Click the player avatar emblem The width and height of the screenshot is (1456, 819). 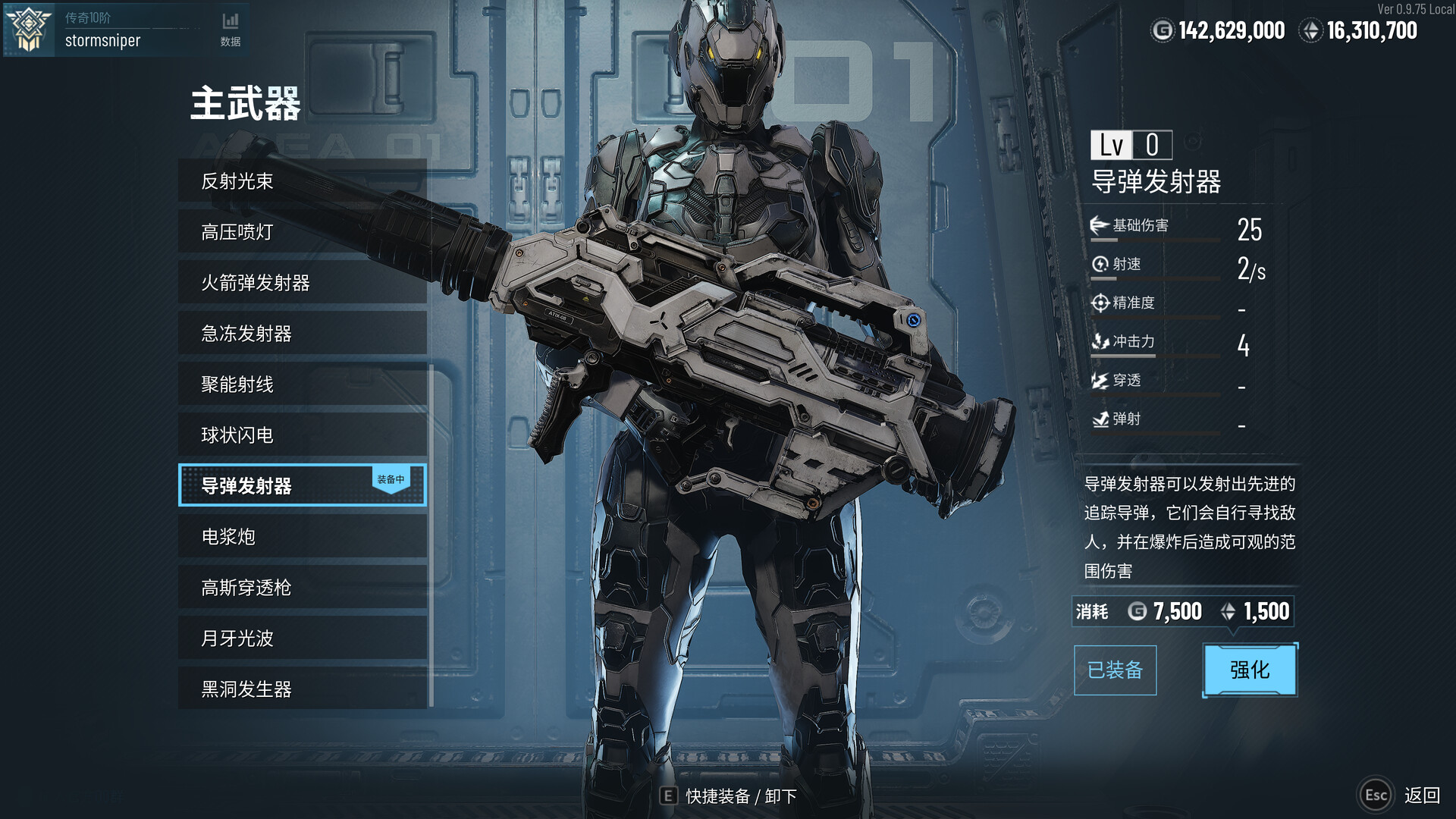tap(27, 29)
